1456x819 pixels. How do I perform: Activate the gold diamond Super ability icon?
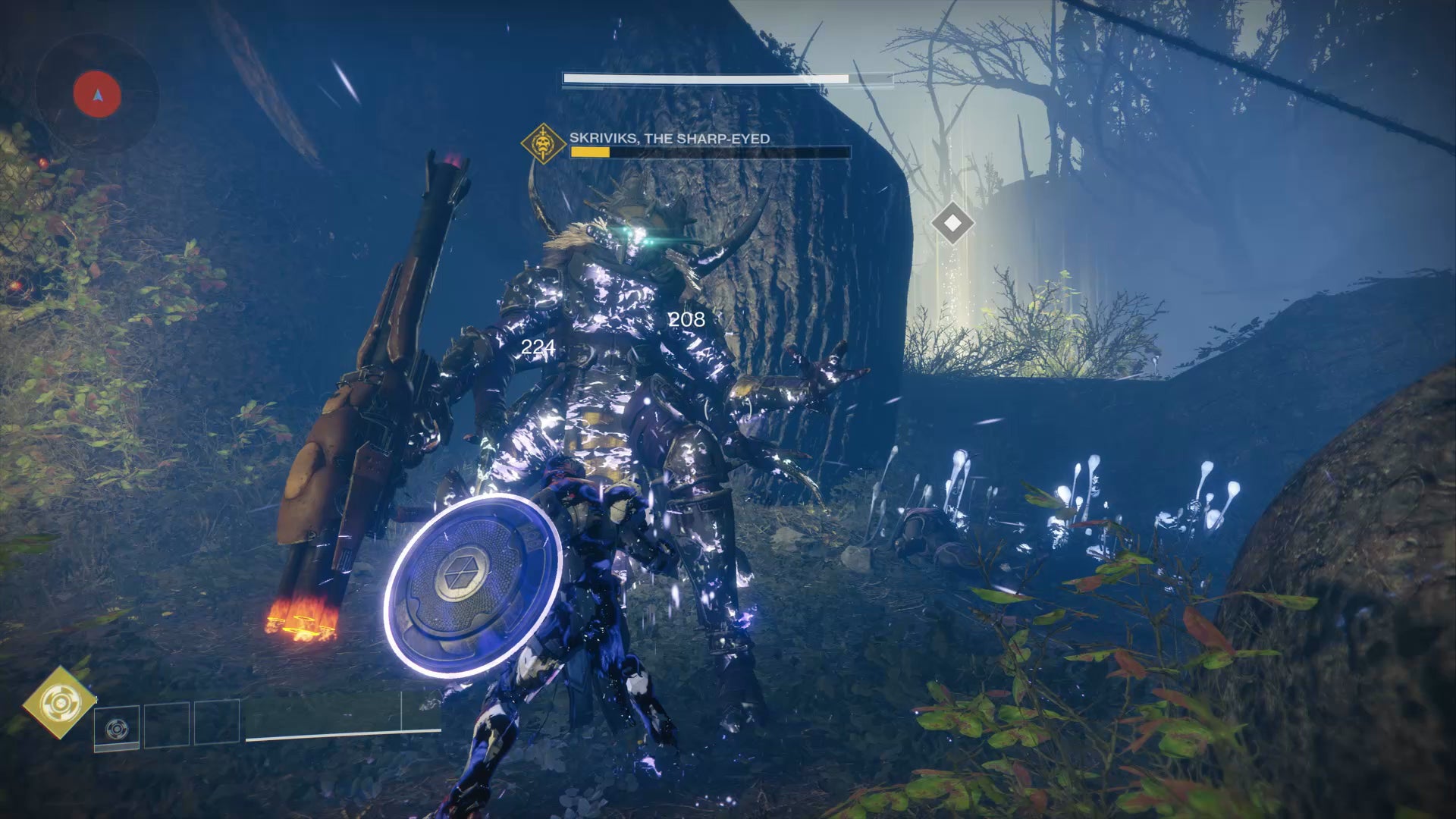pyautogui.click(x=59, y=702)
